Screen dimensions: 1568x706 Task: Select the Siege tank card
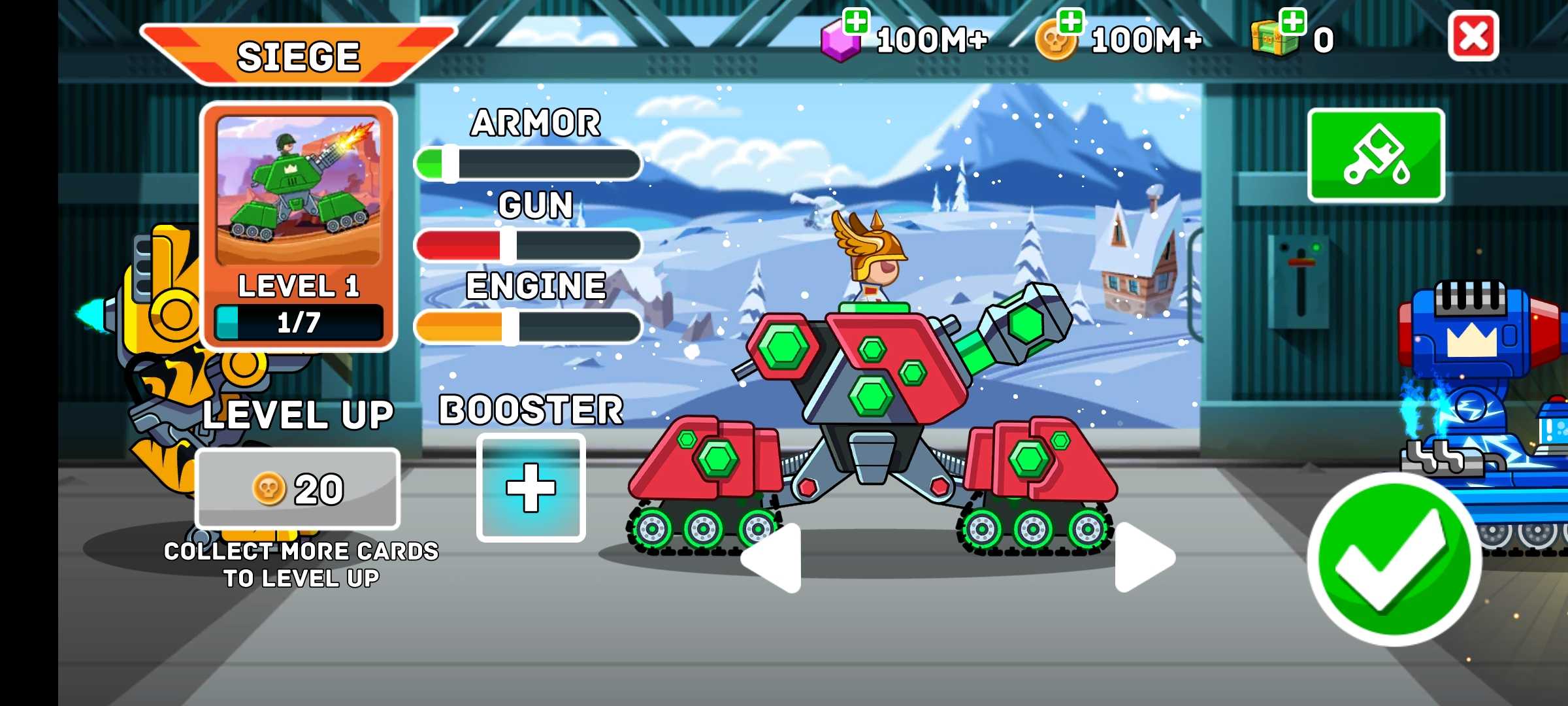click(x=299, y=226)
